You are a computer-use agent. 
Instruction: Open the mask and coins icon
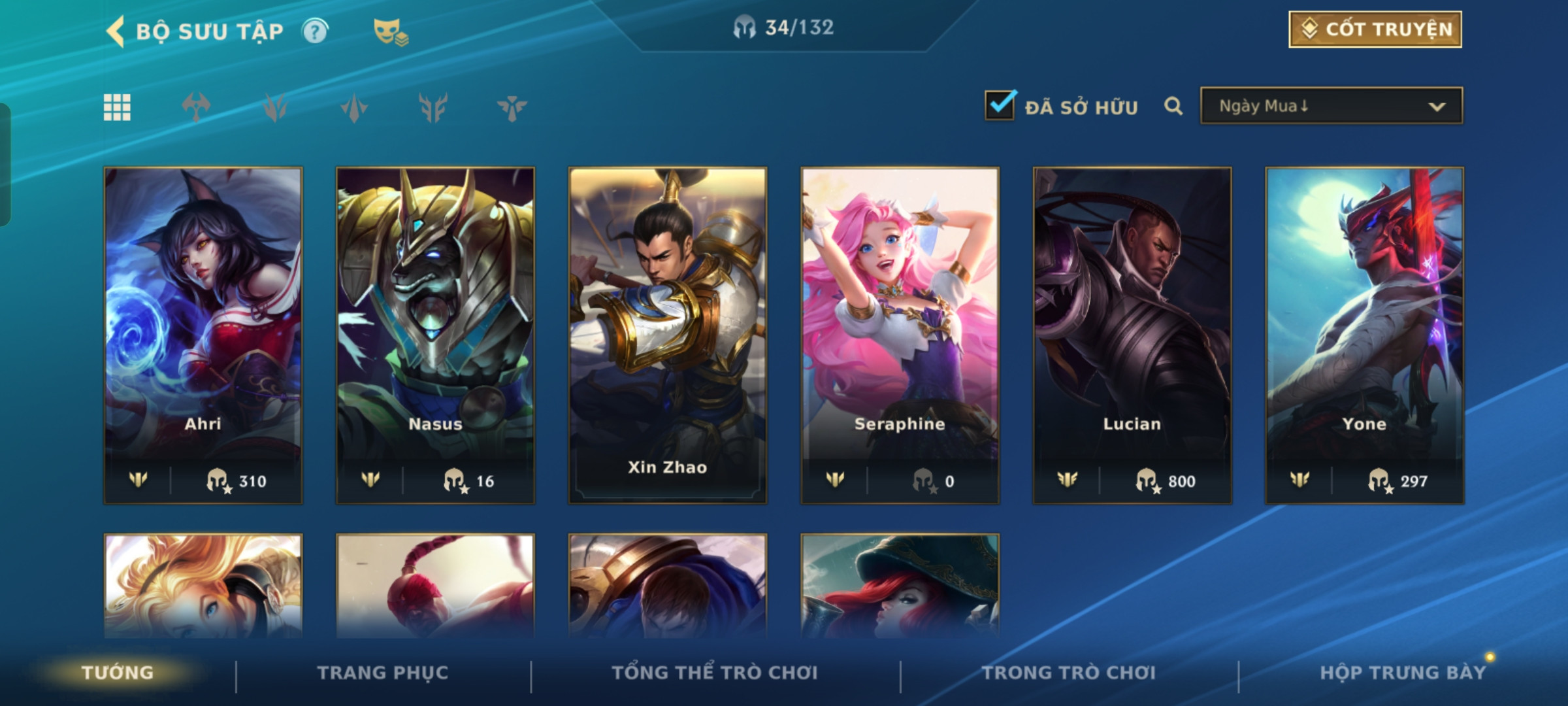[390, 32]
